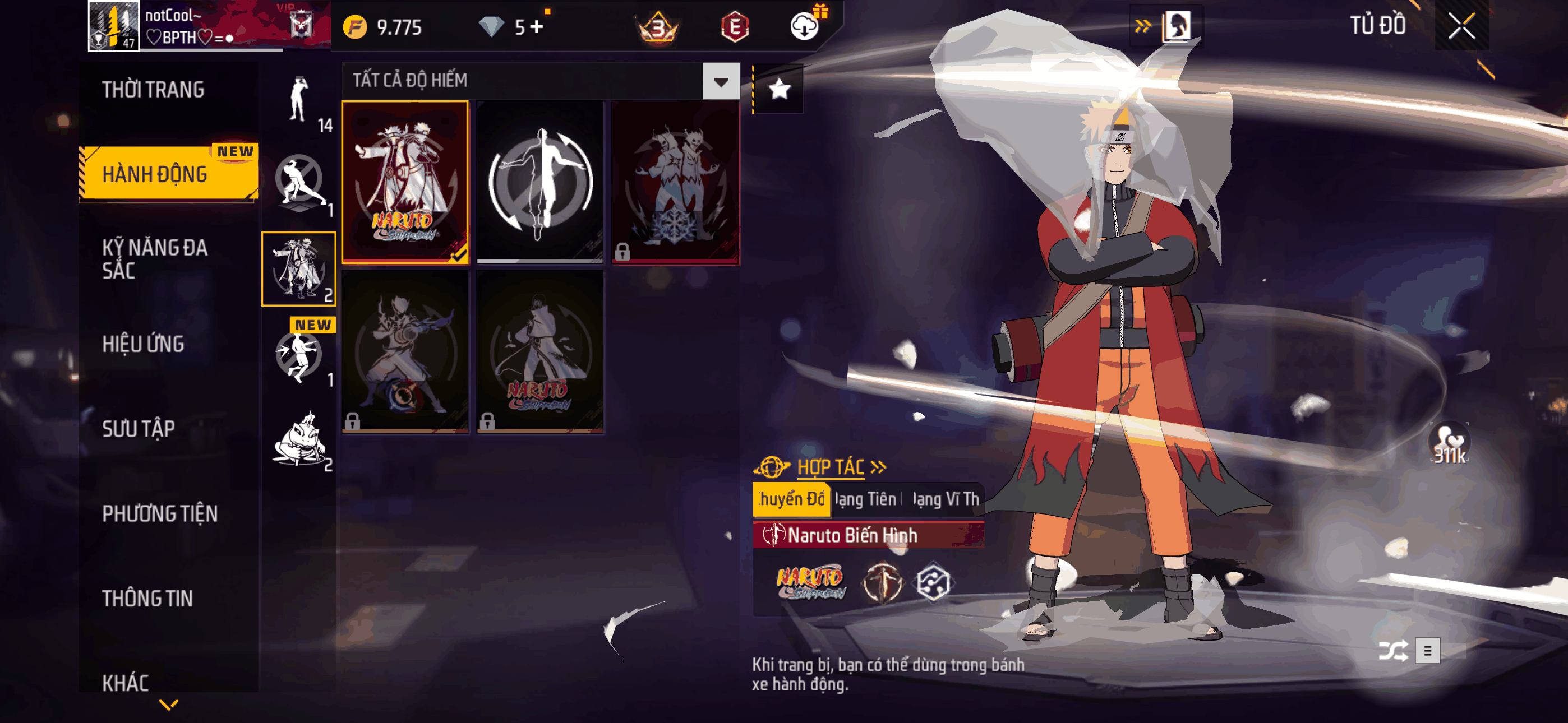Viewport: 1568px width, 723px height.
Task: Open Kỹ Năng Đa Sắc section
Action: click(x=155, y=258)
